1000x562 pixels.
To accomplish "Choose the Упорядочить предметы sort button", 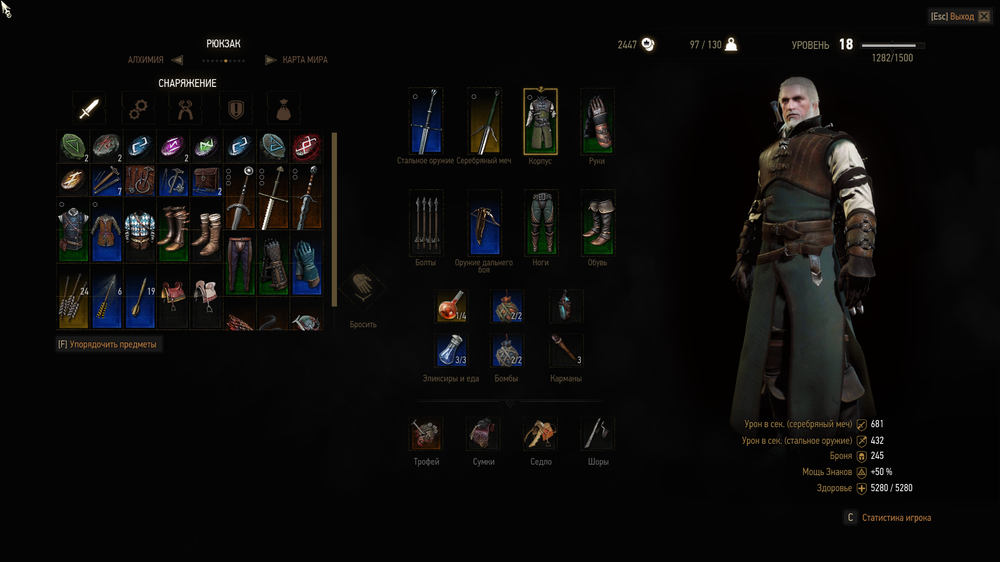I will (x=108, y=344).
